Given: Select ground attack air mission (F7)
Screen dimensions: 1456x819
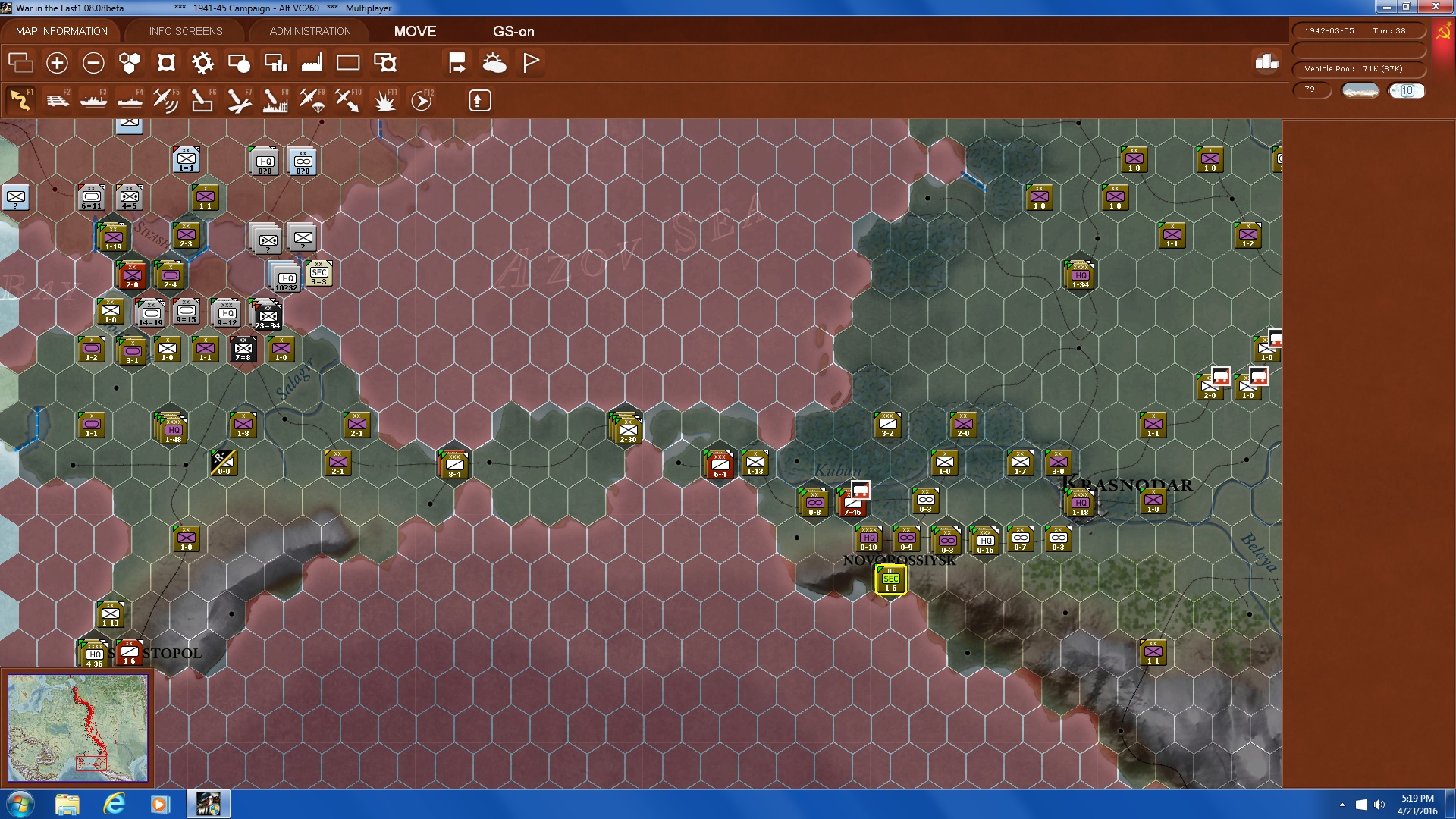Looking at the screenshot, I should coord(237,99).
